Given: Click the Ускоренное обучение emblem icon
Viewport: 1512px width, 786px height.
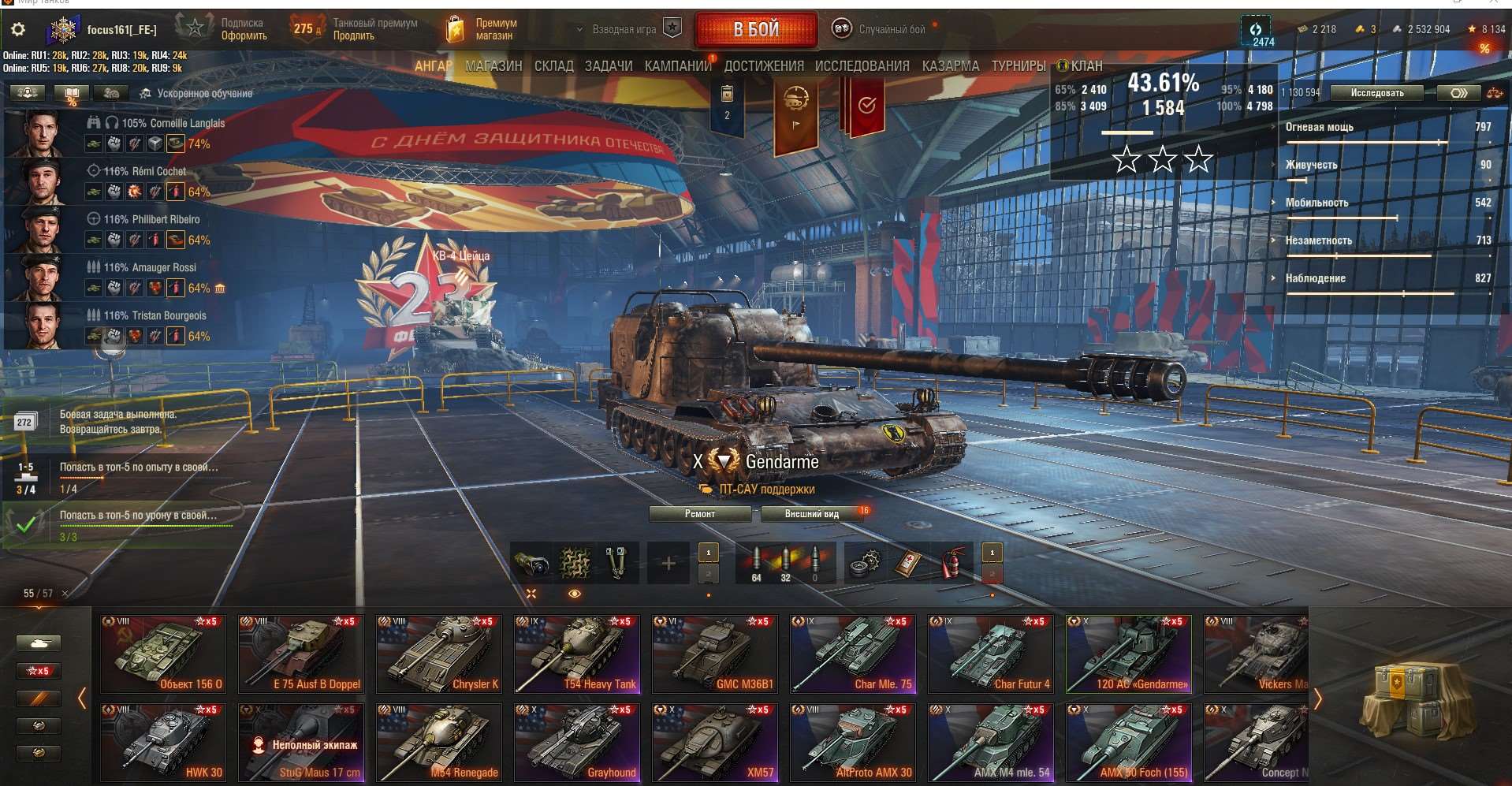Looking at the screenshot, I should [146, 92].
